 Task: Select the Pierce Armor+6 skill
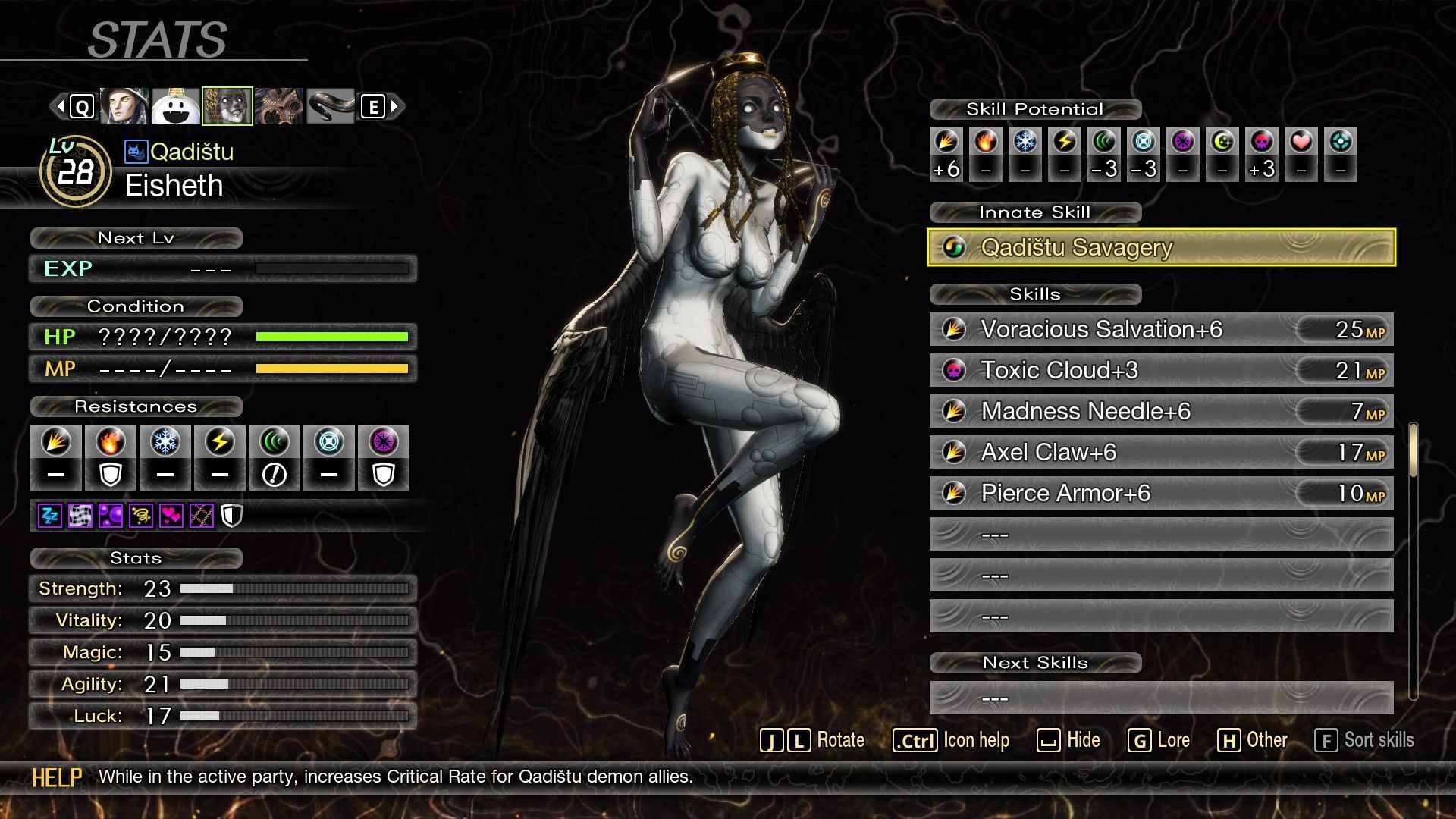coord(1161,493)
